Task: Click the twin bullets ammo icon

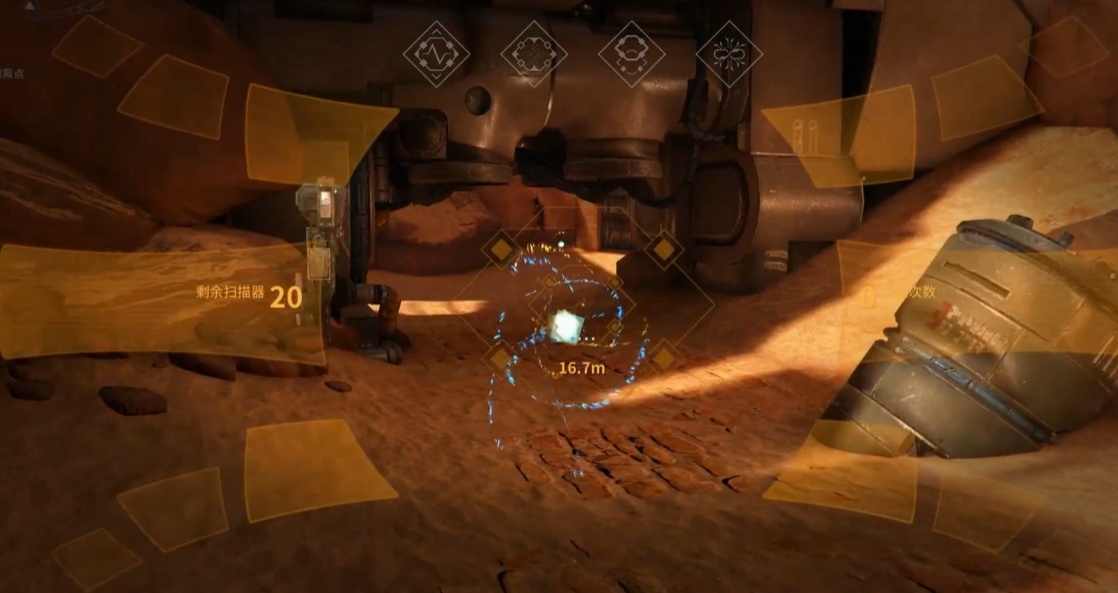Action: [803, 131]
